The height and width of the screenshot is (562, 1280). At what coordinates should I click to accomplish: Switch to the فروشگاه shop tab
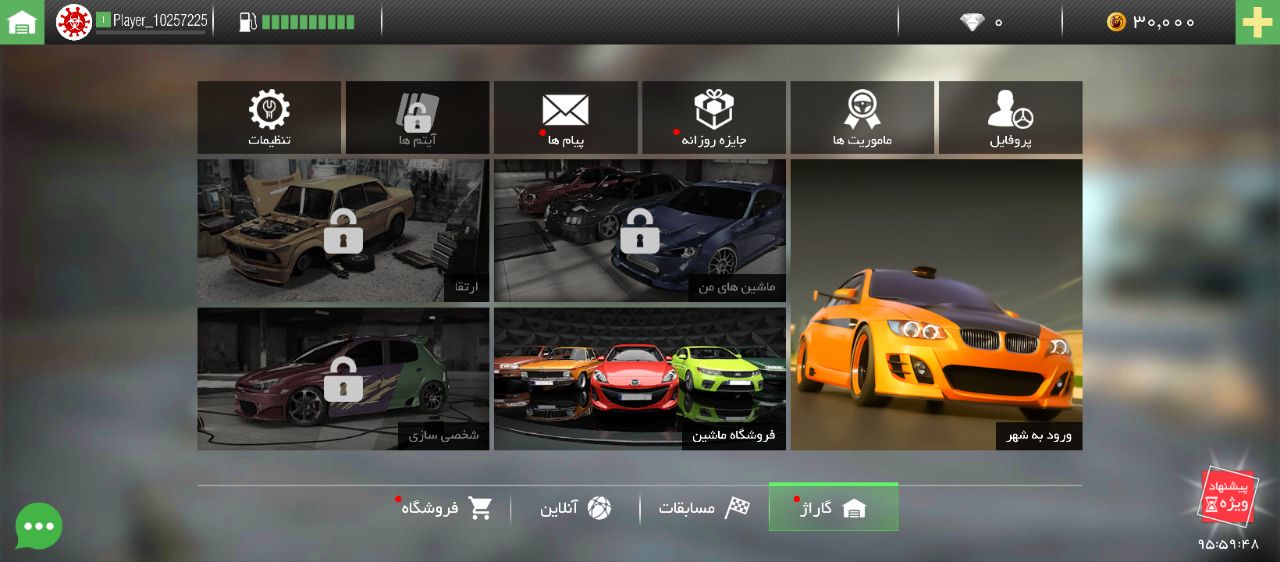pos(446,508)
